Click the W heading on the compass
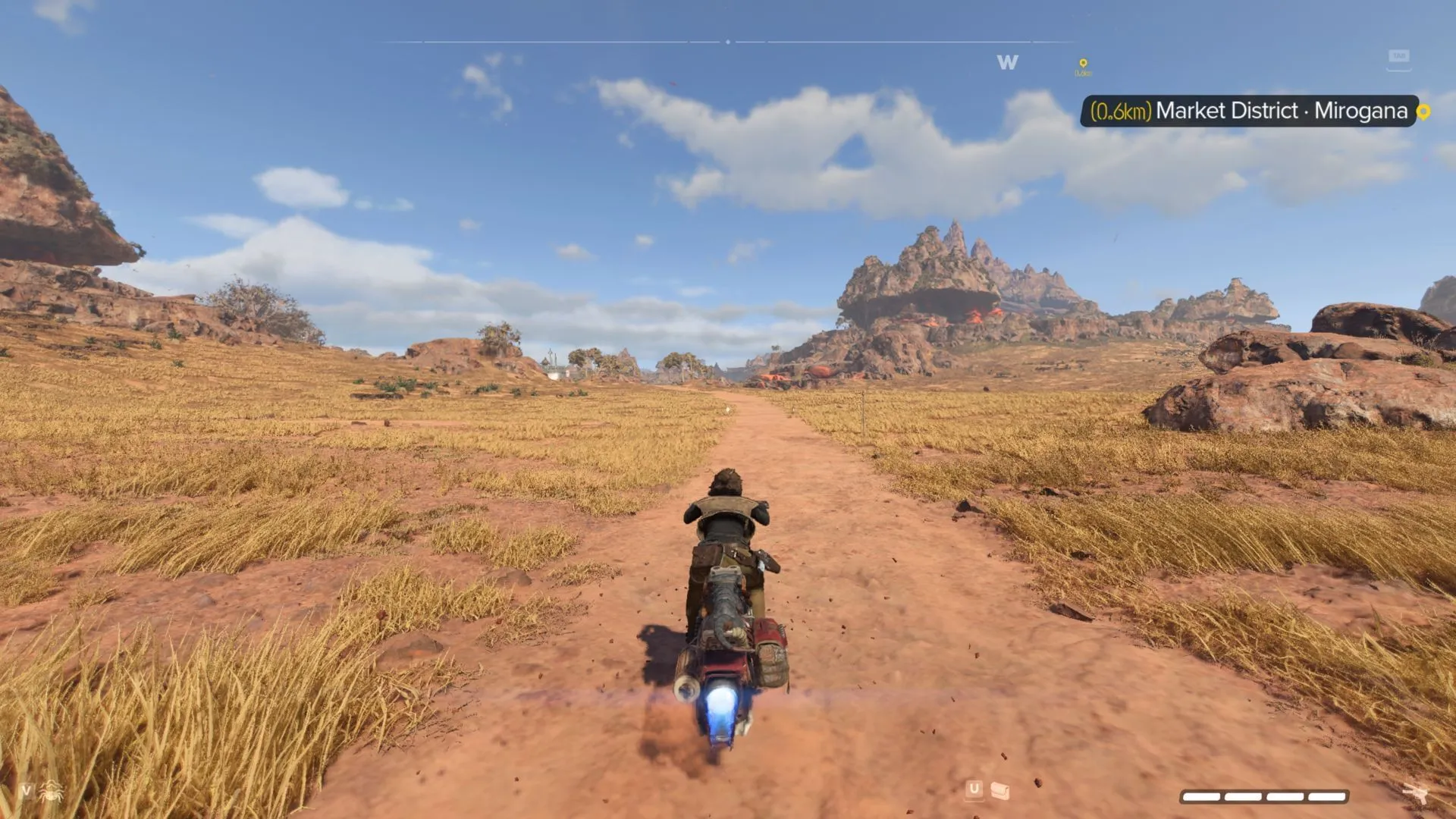The height and width of the screenshot is (819, 1456). pos(1007,63)
